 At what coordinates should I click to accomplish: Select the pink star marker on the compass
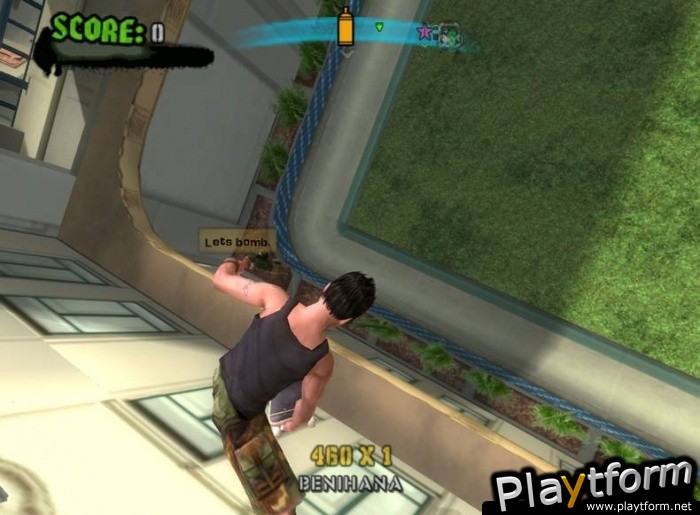425,32
